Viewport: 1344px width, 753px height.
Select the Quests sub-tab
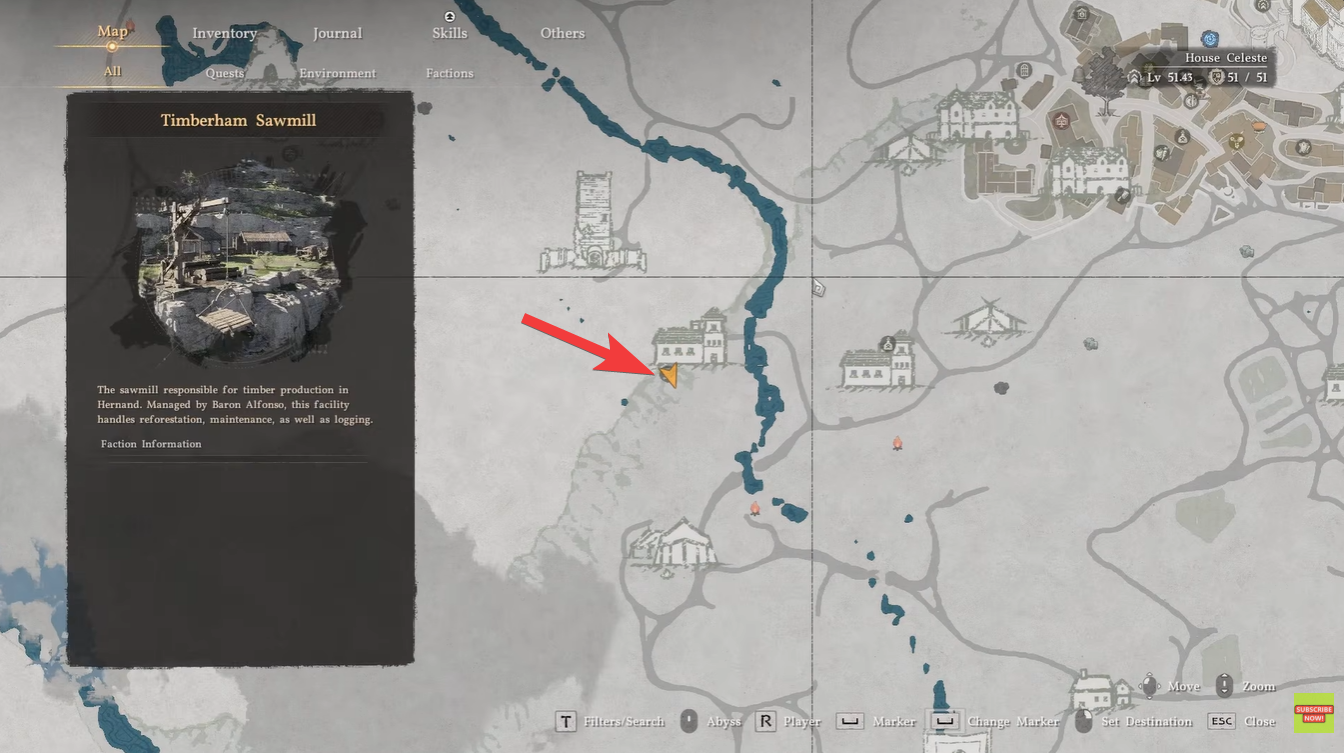[224, 72]
